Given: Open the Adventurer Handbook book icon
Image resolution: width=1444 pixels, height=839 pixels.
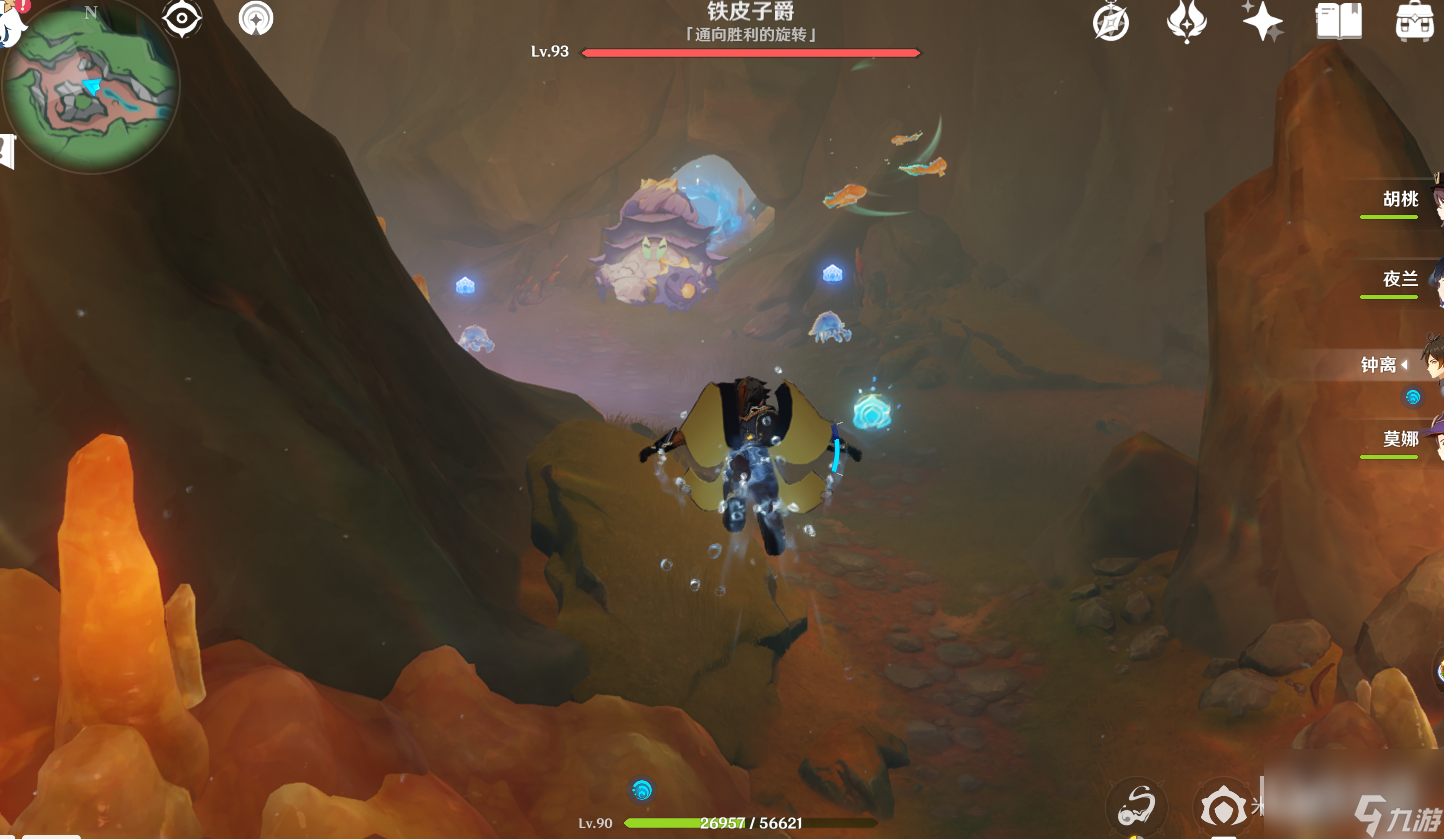Looking at the screenshot, I should [x=1338, y=21].
